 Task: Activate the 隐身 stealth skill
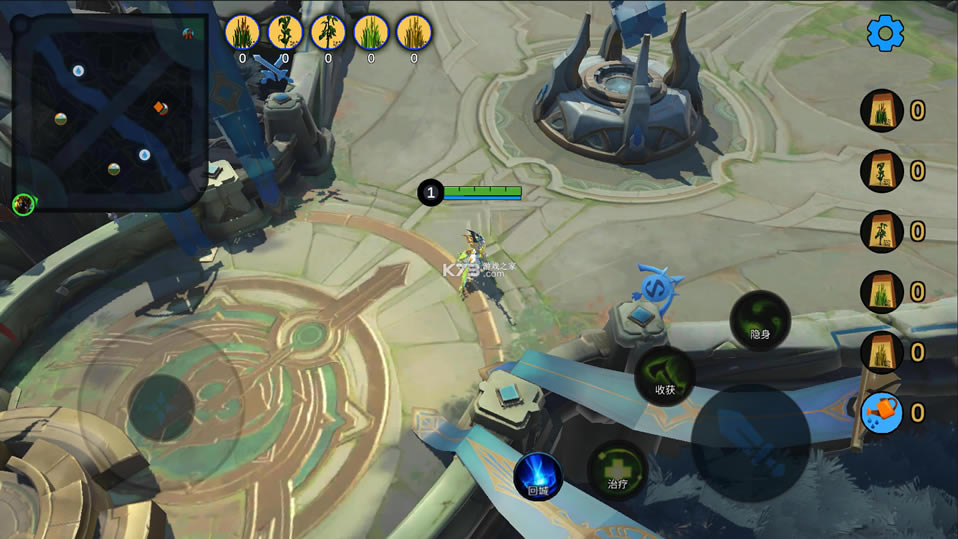tap(760, 320)
